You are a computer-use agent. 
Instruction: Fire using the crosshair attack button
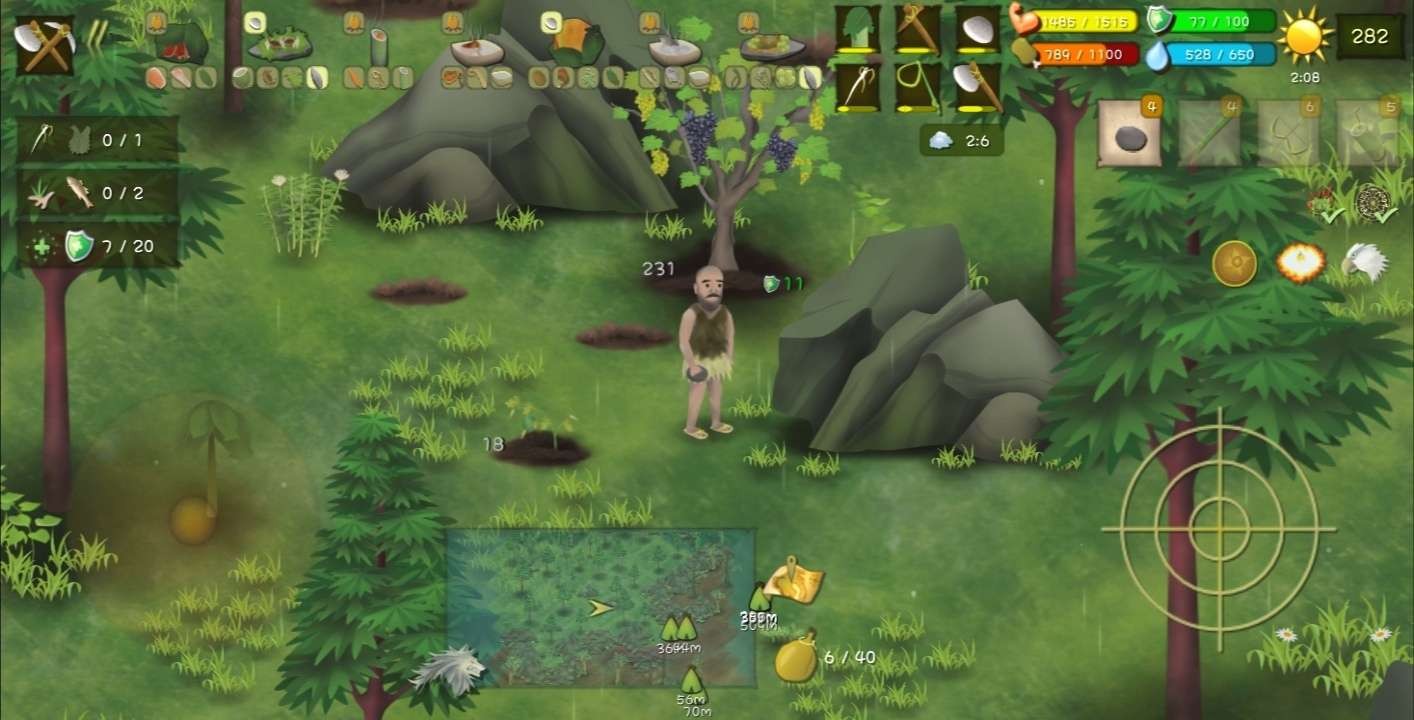click(x=1219, y=528)
